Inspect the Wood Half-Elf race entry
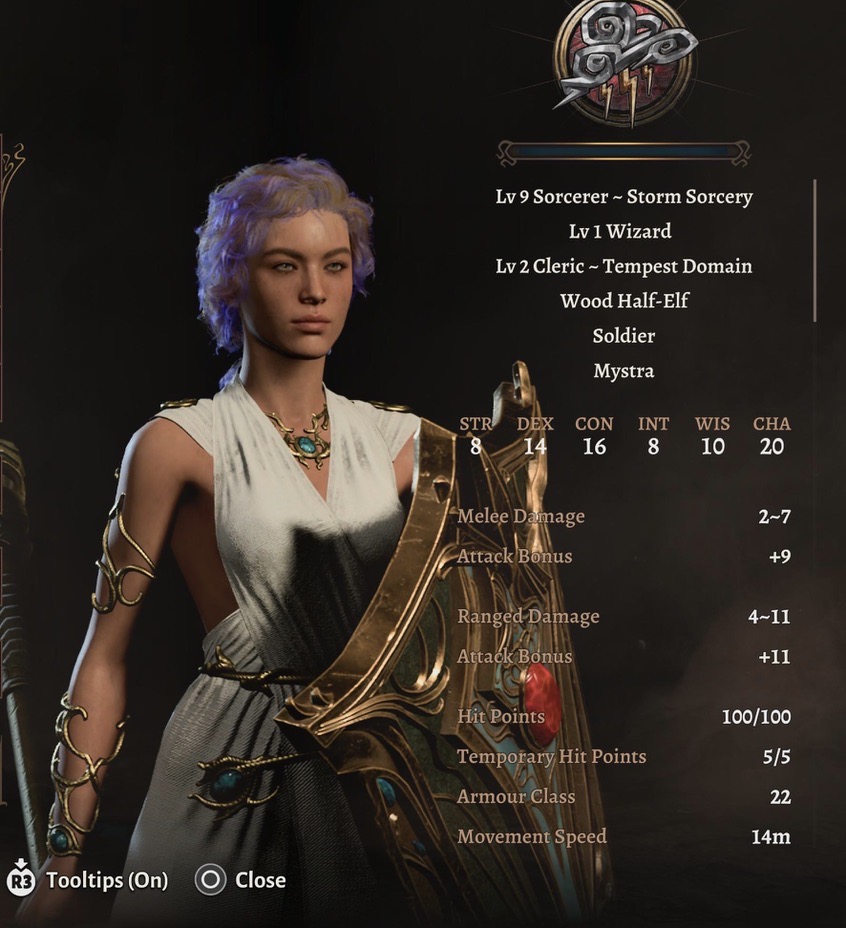Screen dimensions: 846x928 [624, 300]
